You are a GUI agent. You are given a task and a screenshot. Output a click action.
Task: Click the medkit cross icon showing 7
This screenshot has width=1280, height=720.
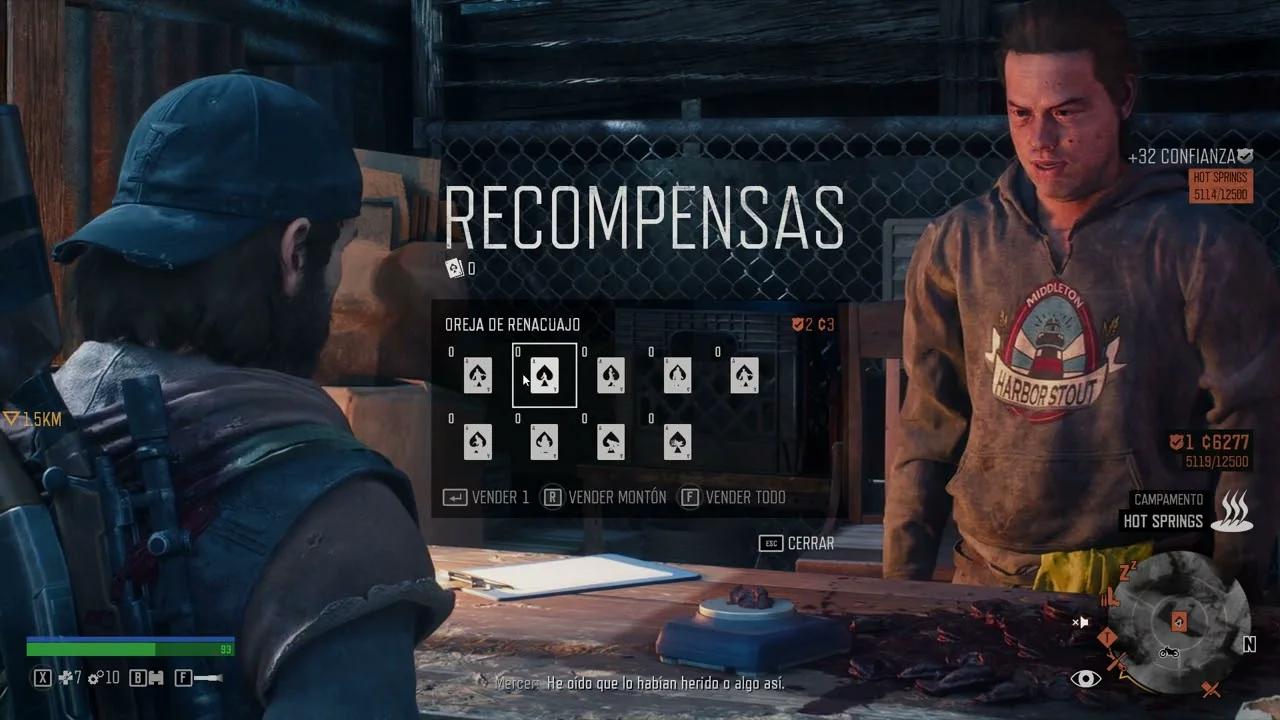click(x=66, y=677)
